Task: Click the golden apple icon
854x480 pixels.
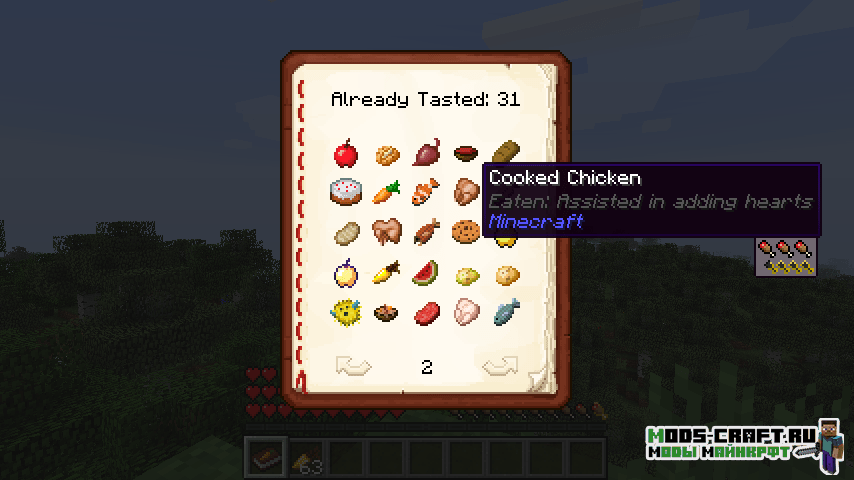Action: coord(346,272)
